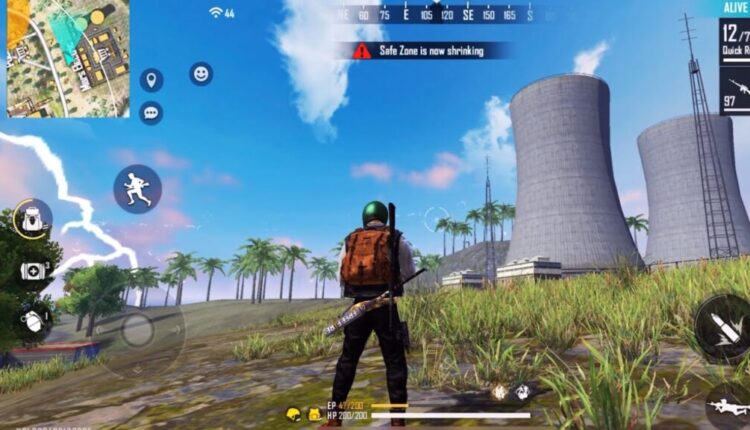Tap the prone stance button
This screenshot has height=430, width=750.
pos(730,406)
